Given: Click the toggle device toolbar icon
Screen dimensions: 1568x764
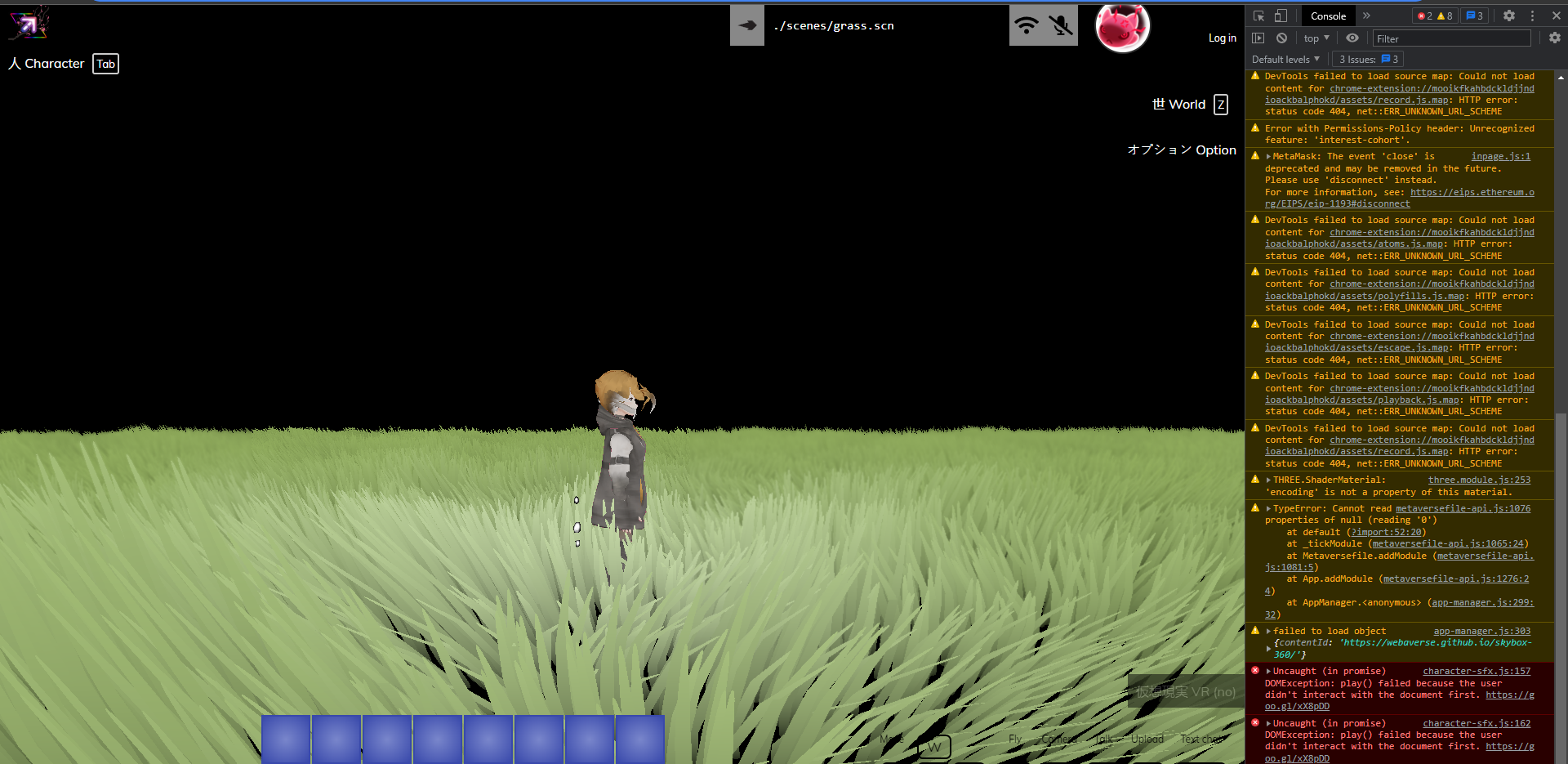Looking at the screenshot, I should [x=1279, y=16].
